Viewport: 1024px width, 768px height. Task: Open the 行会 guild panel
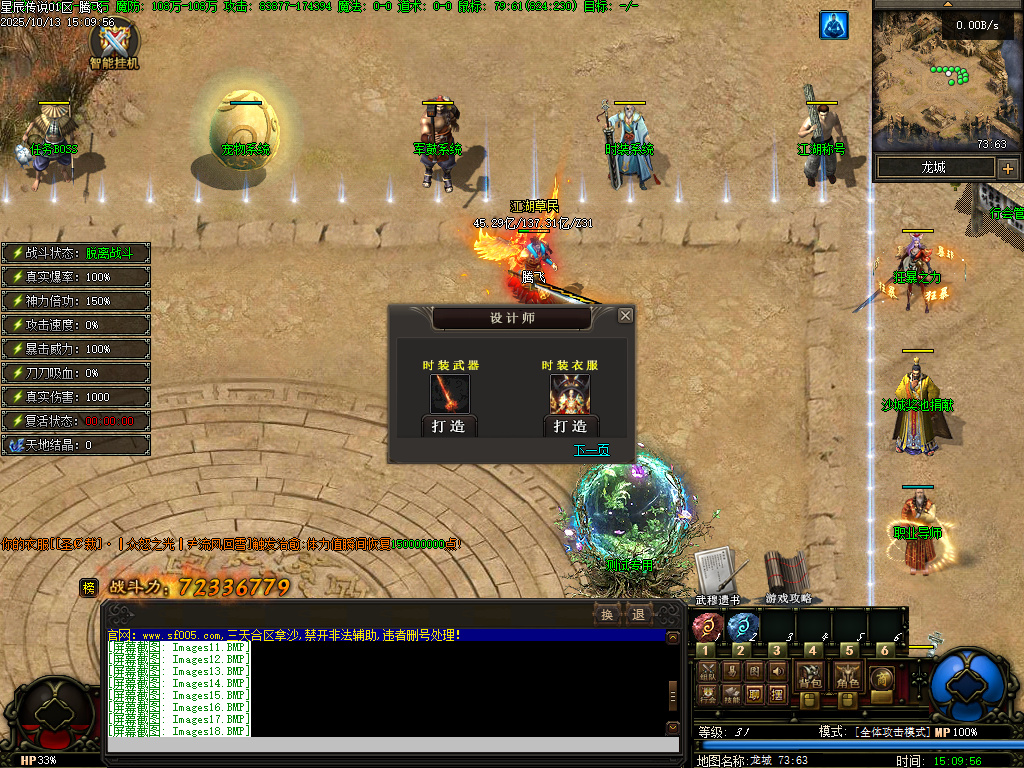click(707, 692)
